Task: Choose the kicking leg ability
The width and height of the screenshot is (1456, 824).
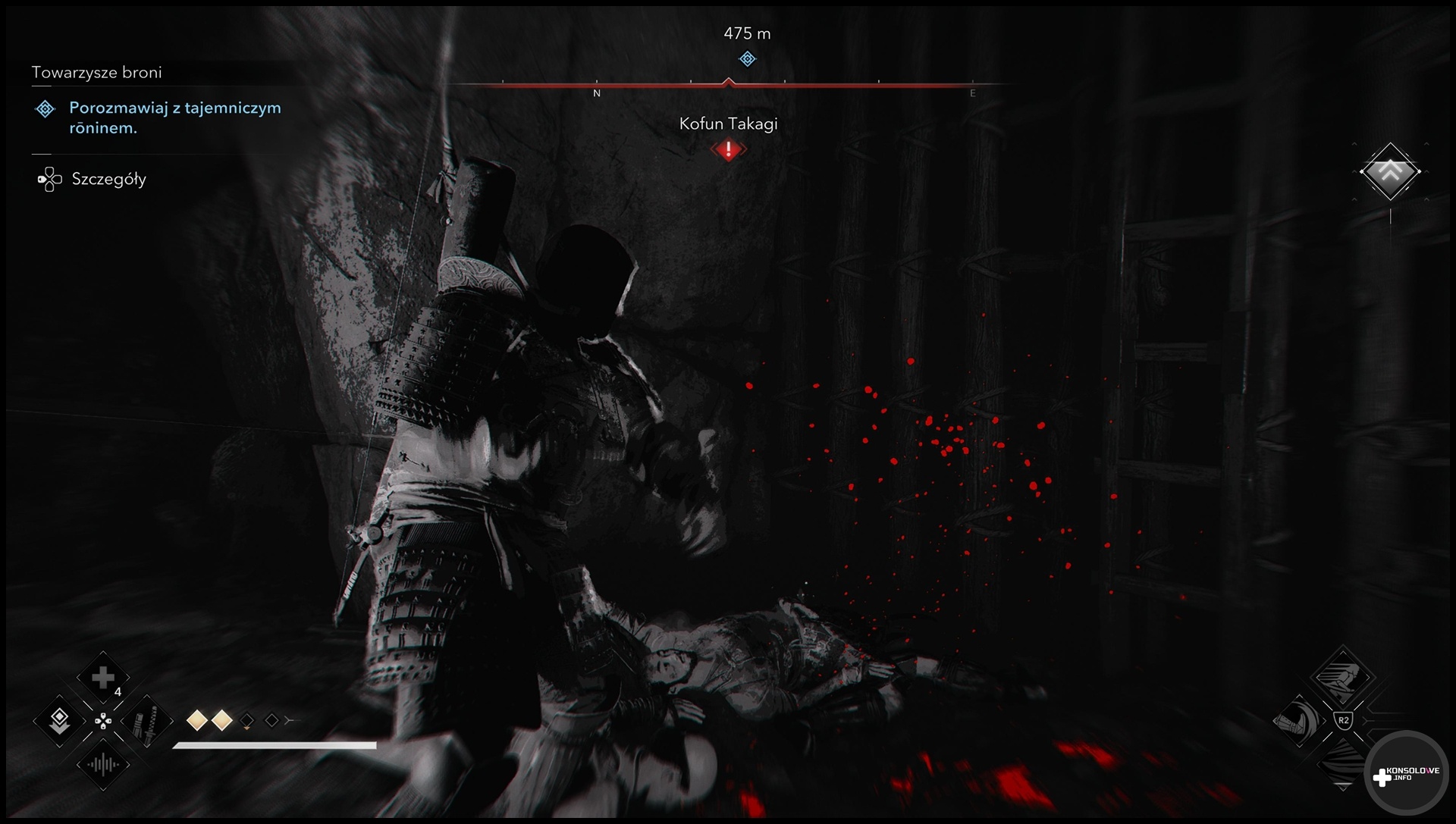Action: [x=1299, y=719]
